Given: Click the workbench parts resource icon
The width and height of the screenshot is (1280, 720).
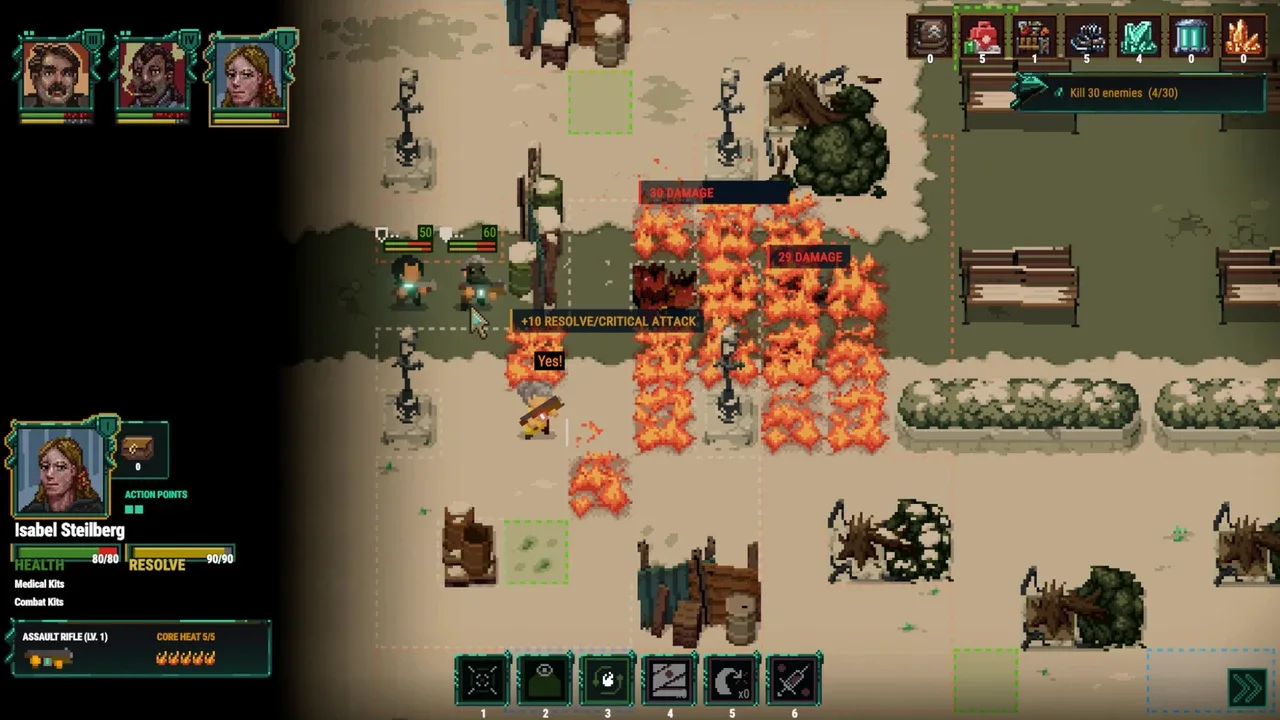Looking at the screenshot, I should (1034, 38).
